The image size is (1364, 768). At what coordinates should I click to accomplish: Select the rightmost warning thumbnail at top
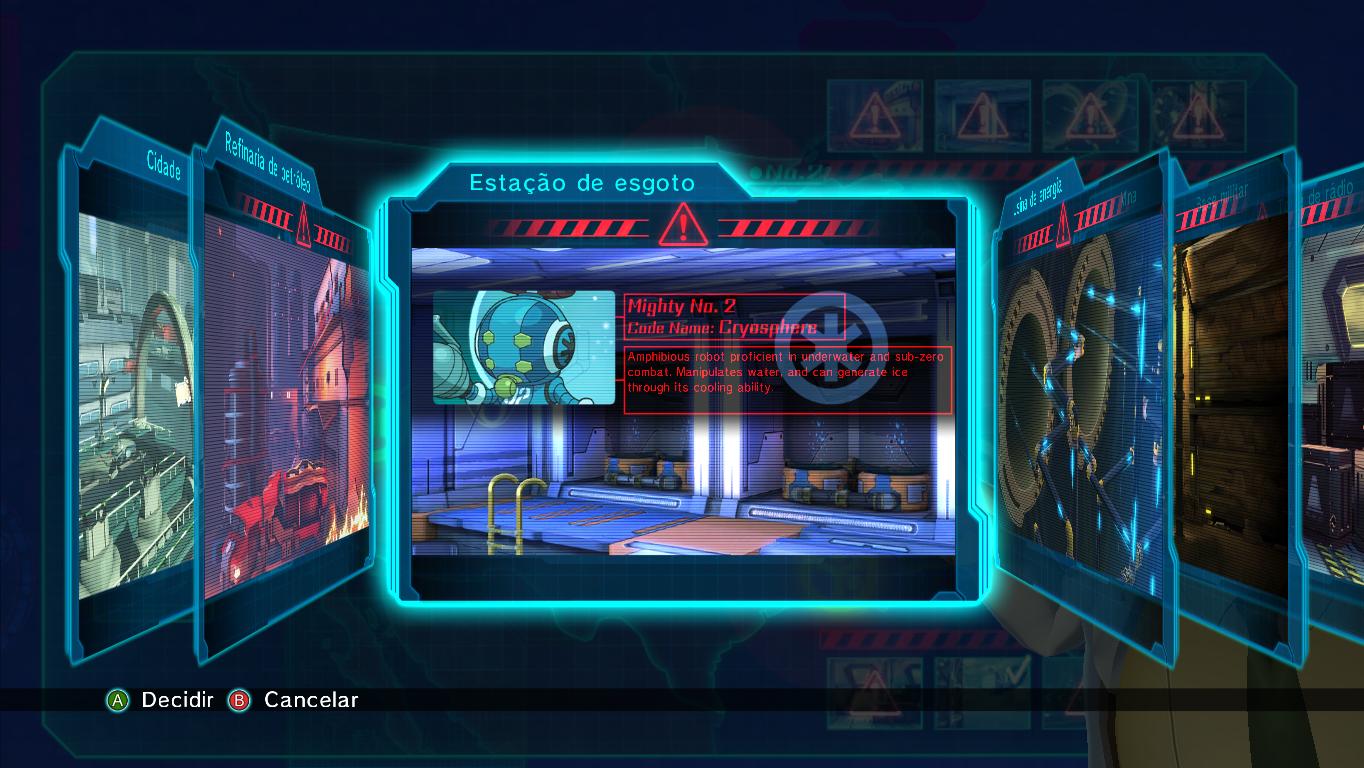pos(1198,113)
